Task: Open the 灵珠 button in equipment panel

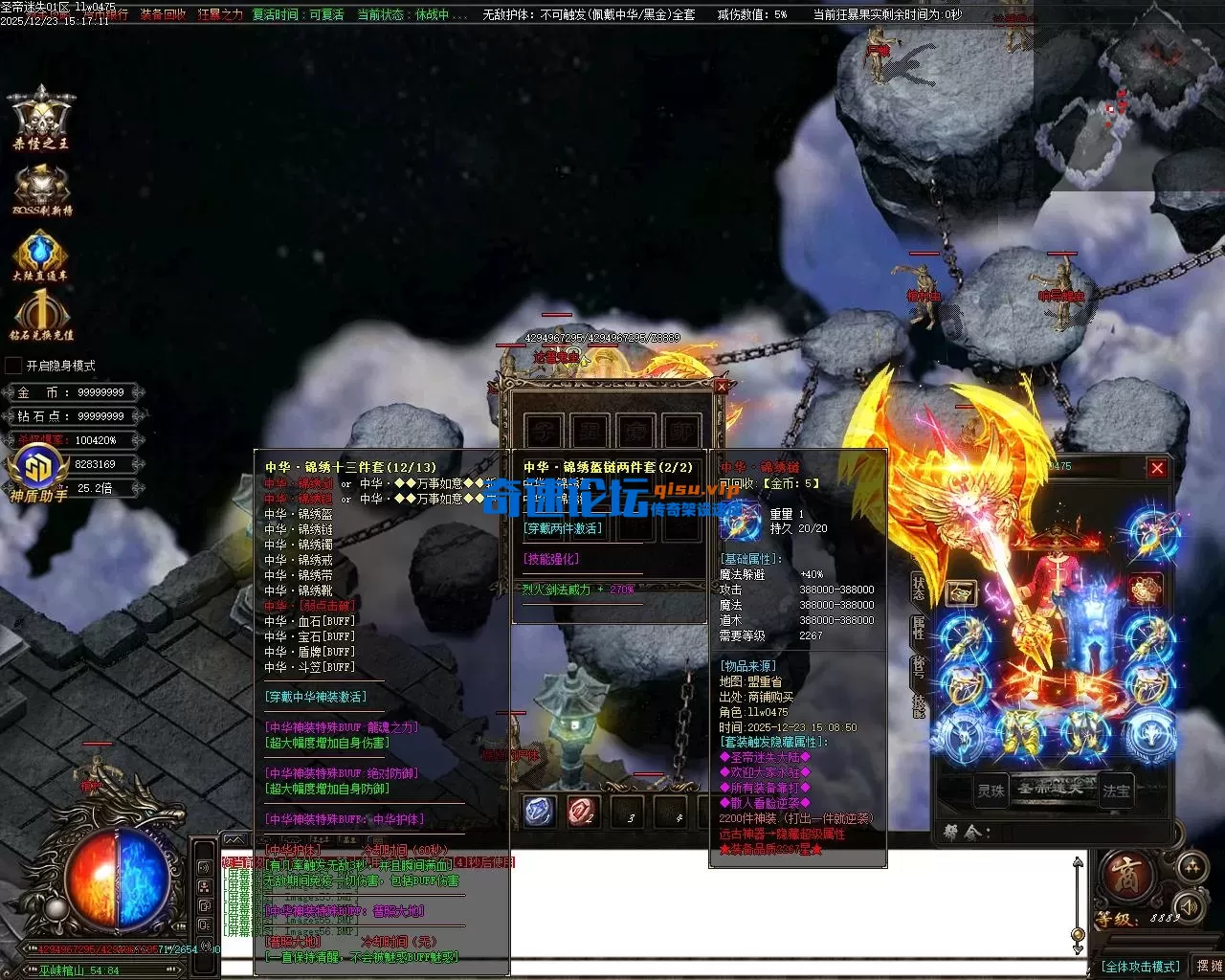Action: [x=991, y=791]
